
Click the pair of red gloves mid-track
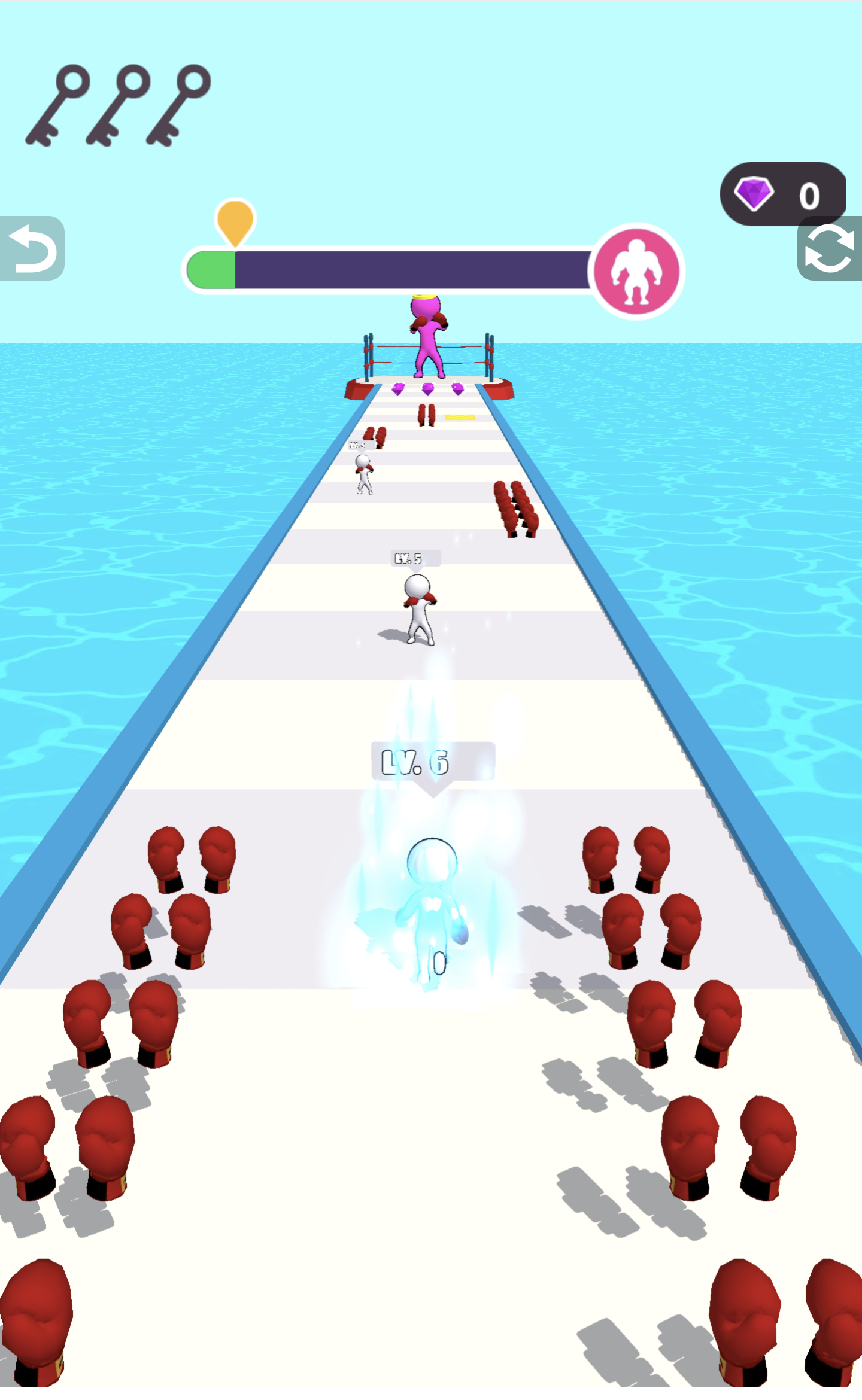[426, 416]
